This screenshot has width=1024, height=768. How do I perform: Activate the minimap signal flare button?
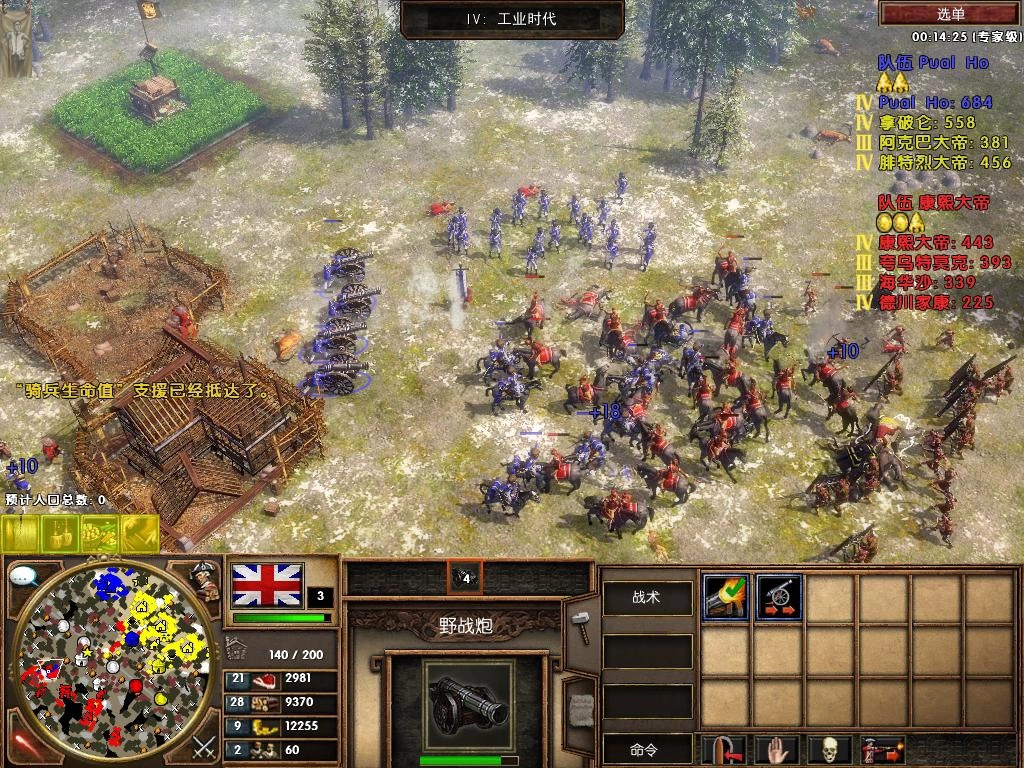pos(24,744)
